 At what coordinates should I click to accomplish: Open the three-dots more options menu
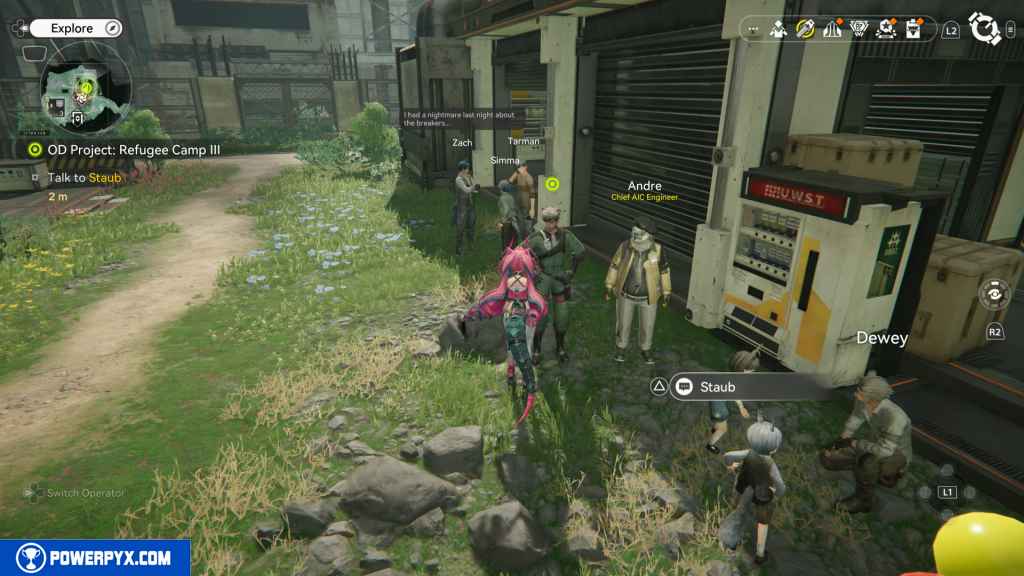pos(754,31)
